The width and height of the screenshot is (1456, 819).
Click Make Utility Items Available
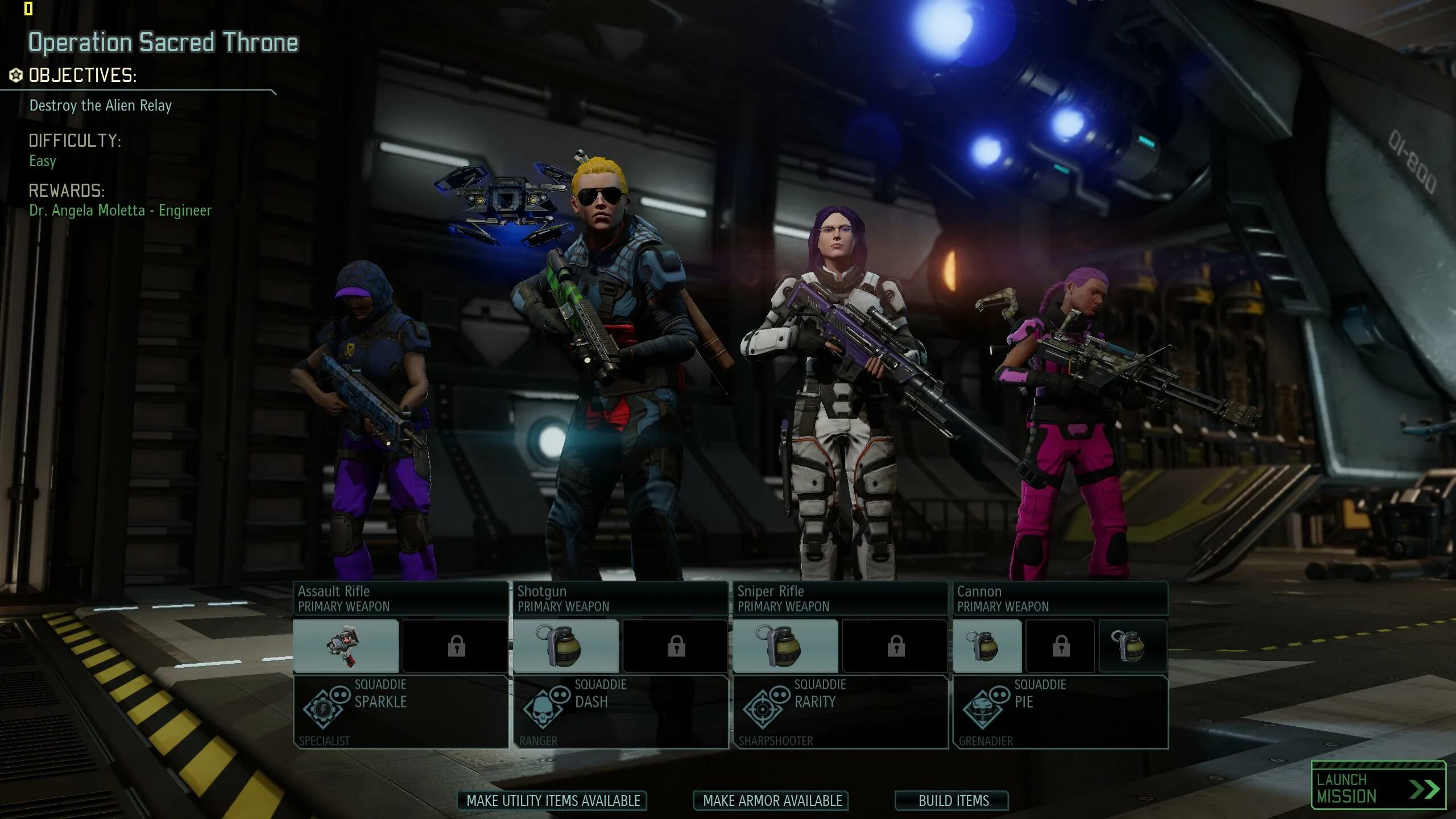pyautogui.click(x=553, y=801)
